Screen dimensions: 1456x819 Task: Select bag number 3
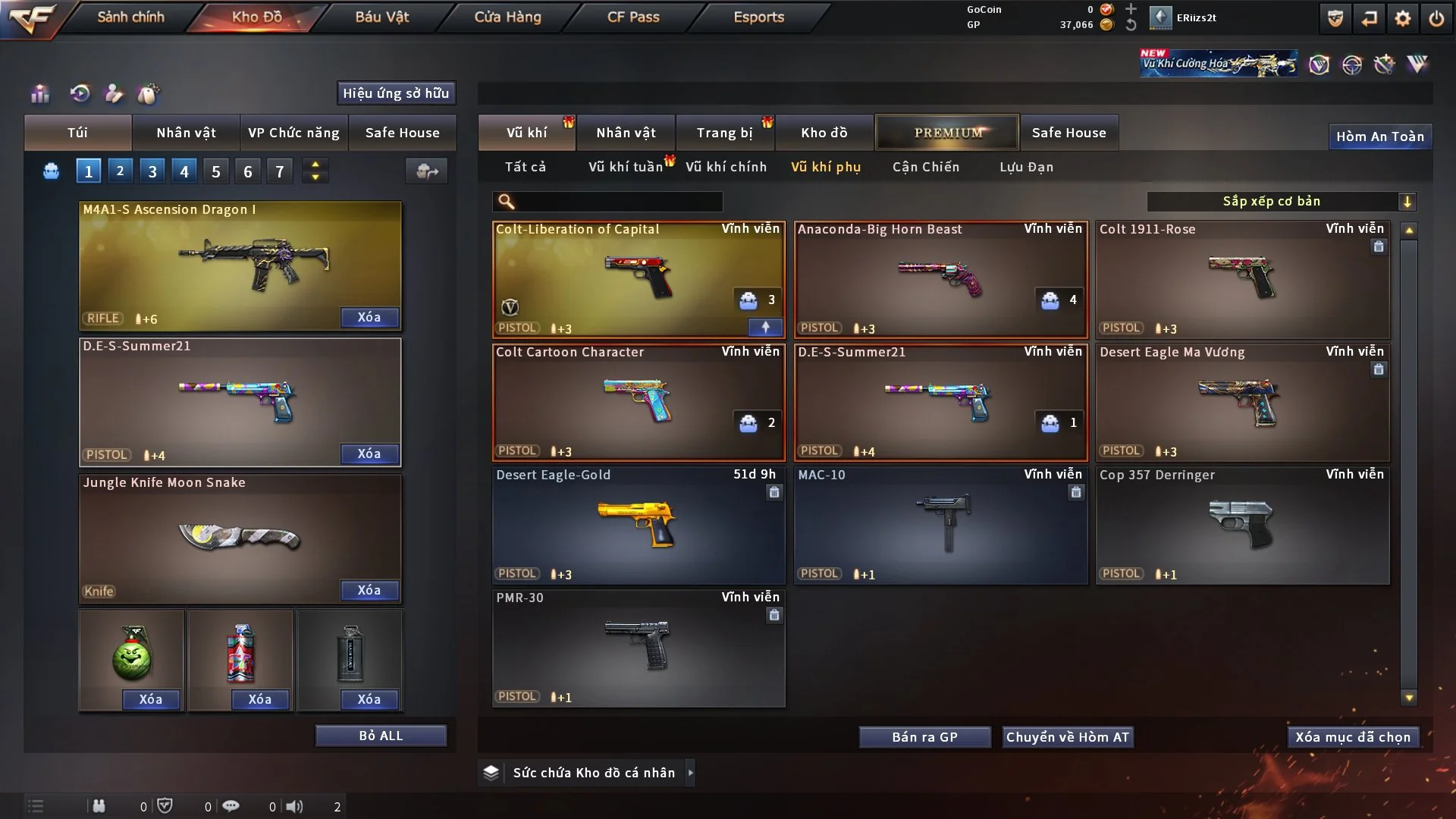(152, 171)
